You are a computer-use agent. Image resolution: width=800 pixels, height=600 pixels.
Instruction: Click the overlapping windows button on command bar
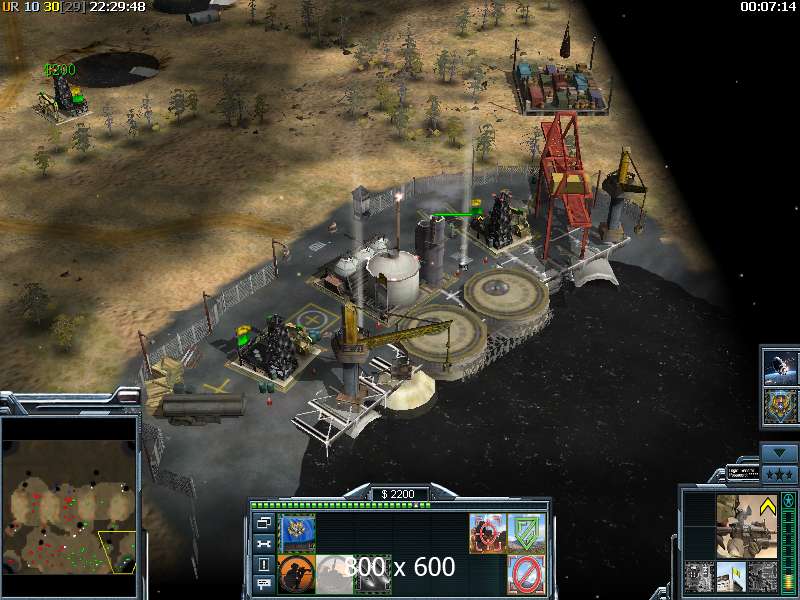[x=263, y=523]
